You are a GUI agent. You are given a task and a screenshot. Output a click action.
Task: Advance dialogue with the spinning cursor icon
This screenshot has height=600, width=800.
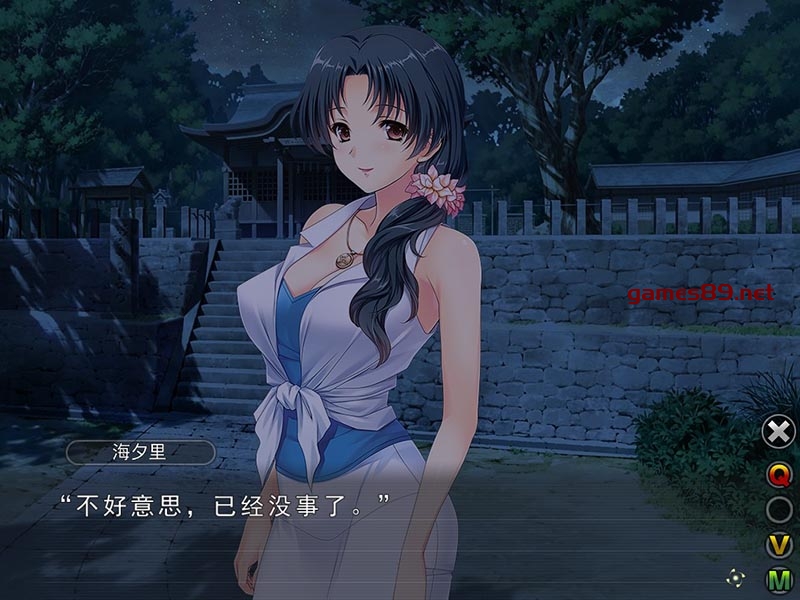point(735,577)
